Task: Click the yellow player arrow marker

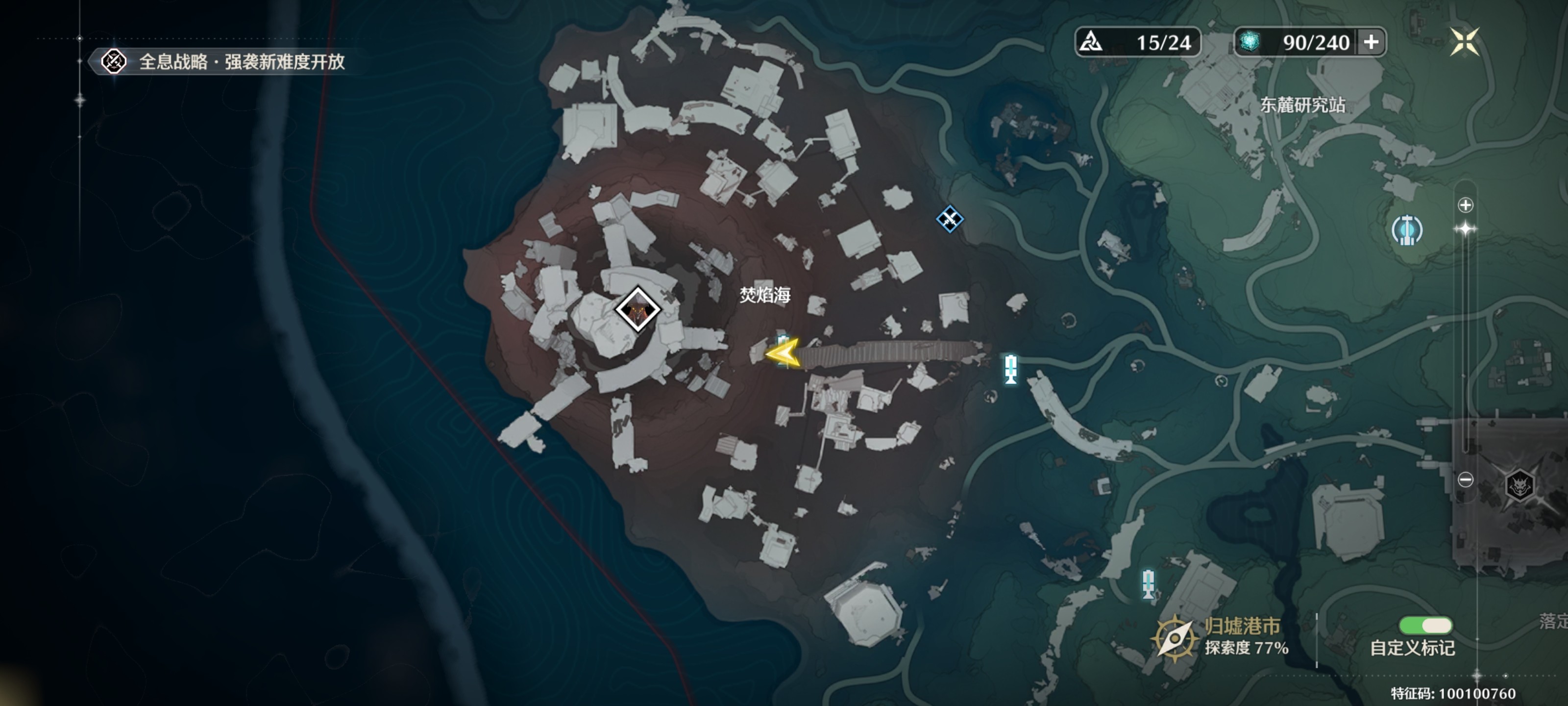Action: point(784,353)
